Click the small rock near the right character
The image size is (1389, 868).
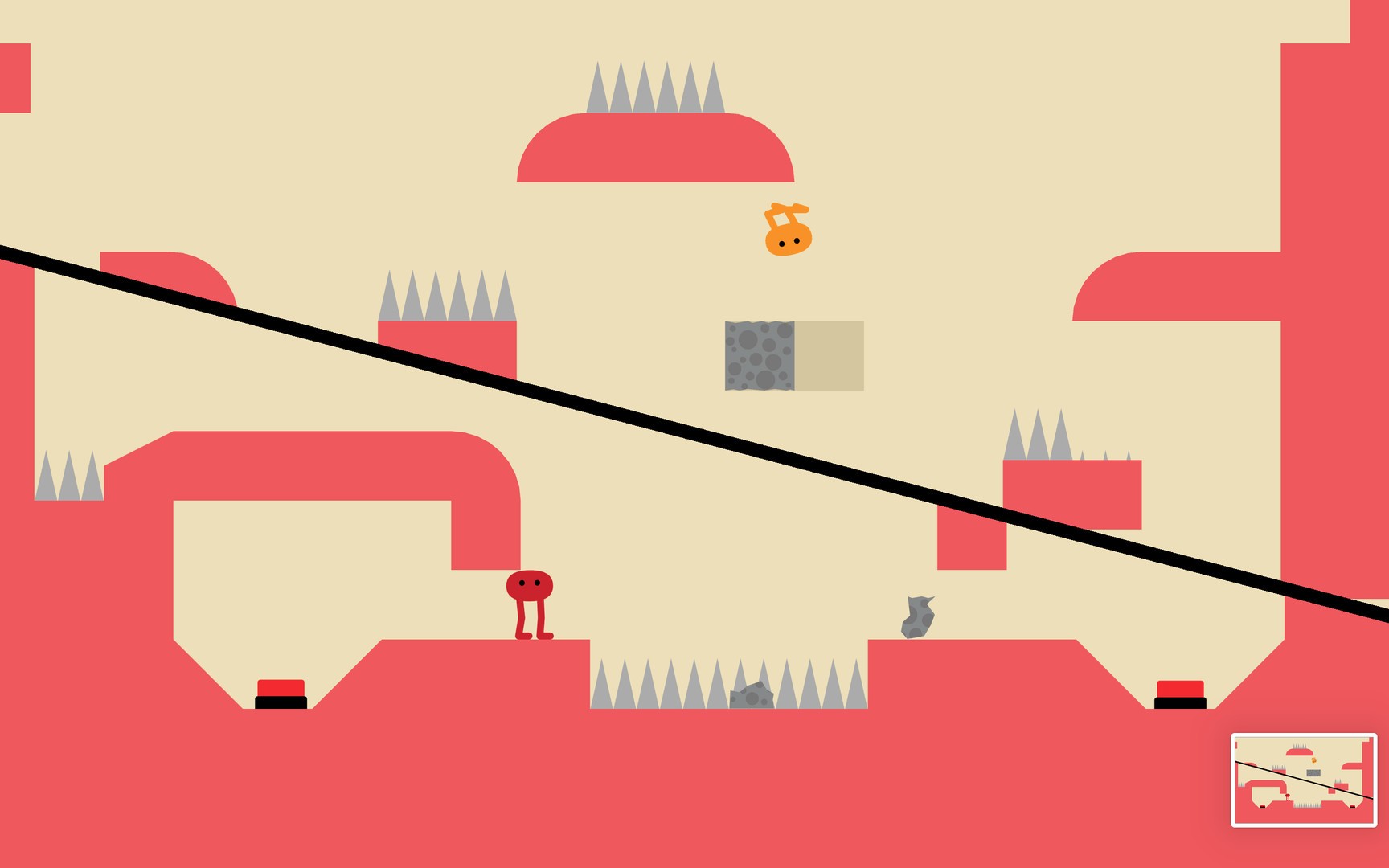pyautogui.click(x=919, y=615)
